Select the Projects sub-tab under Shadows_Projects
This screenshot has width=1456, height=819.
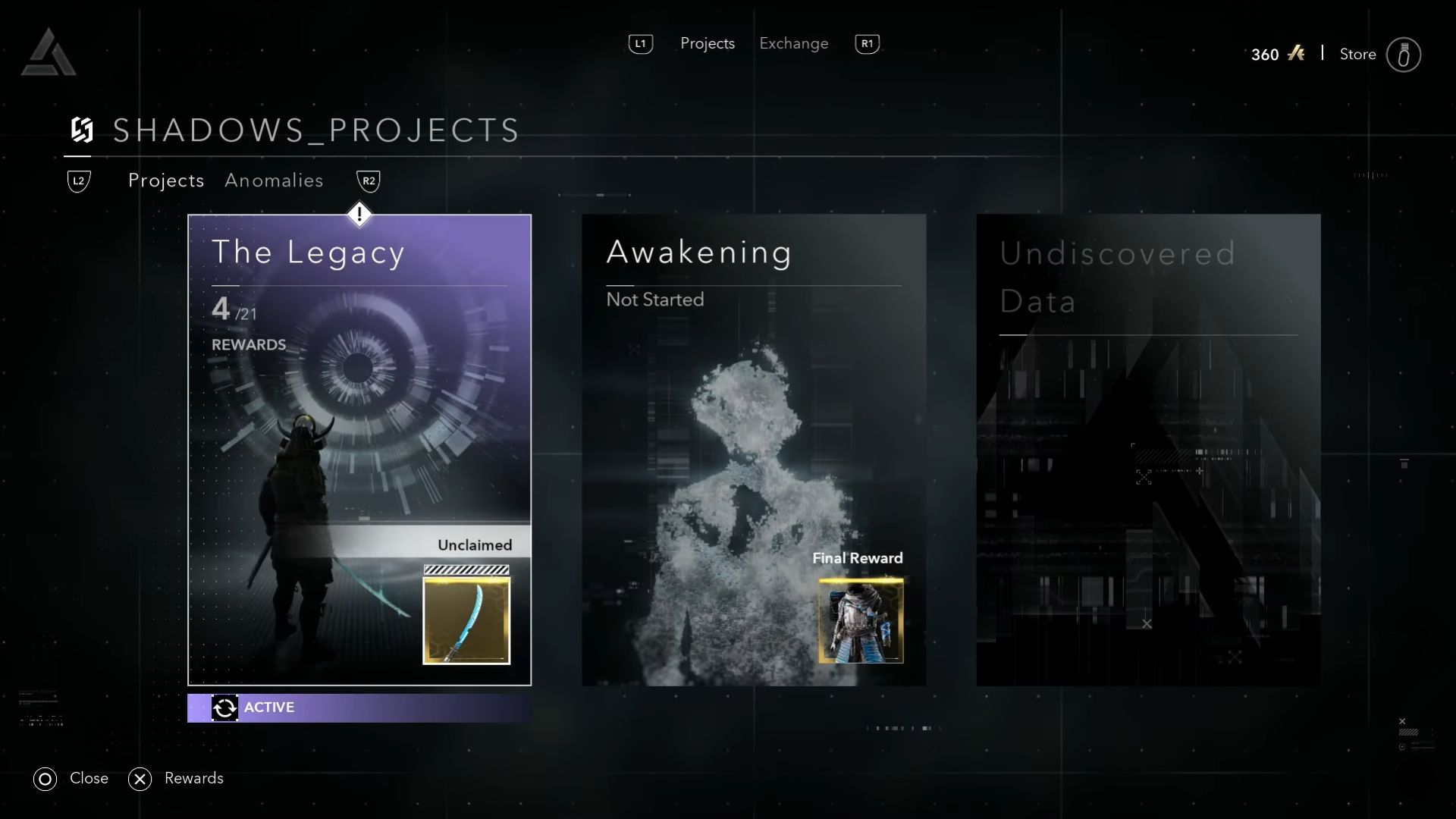166,180
